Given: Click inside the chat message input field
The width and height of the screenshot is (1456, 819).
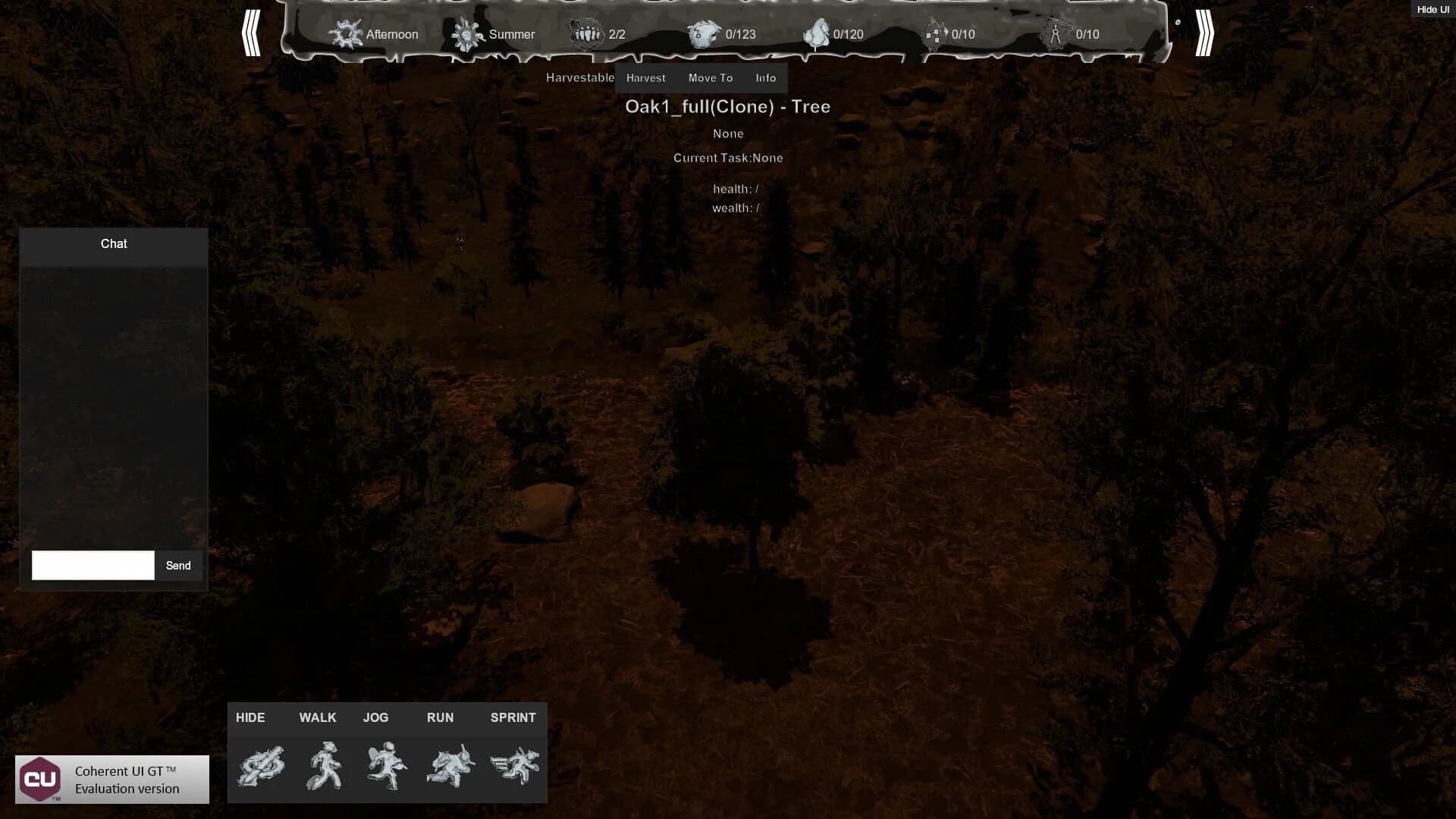Looking at the screenshot, I should click(x=91, y=565).
